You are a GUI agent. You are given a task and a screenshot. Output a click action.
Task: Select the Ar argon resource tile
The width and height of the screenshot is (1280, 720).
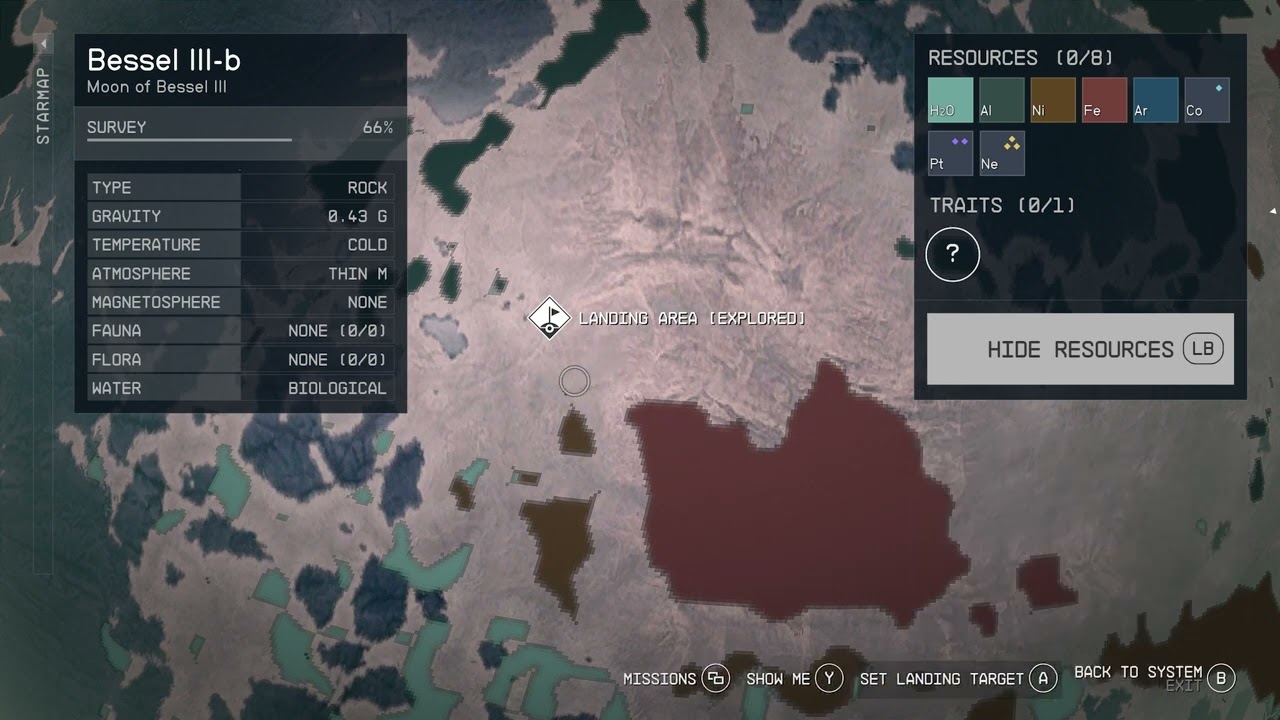pos(1155,100)
